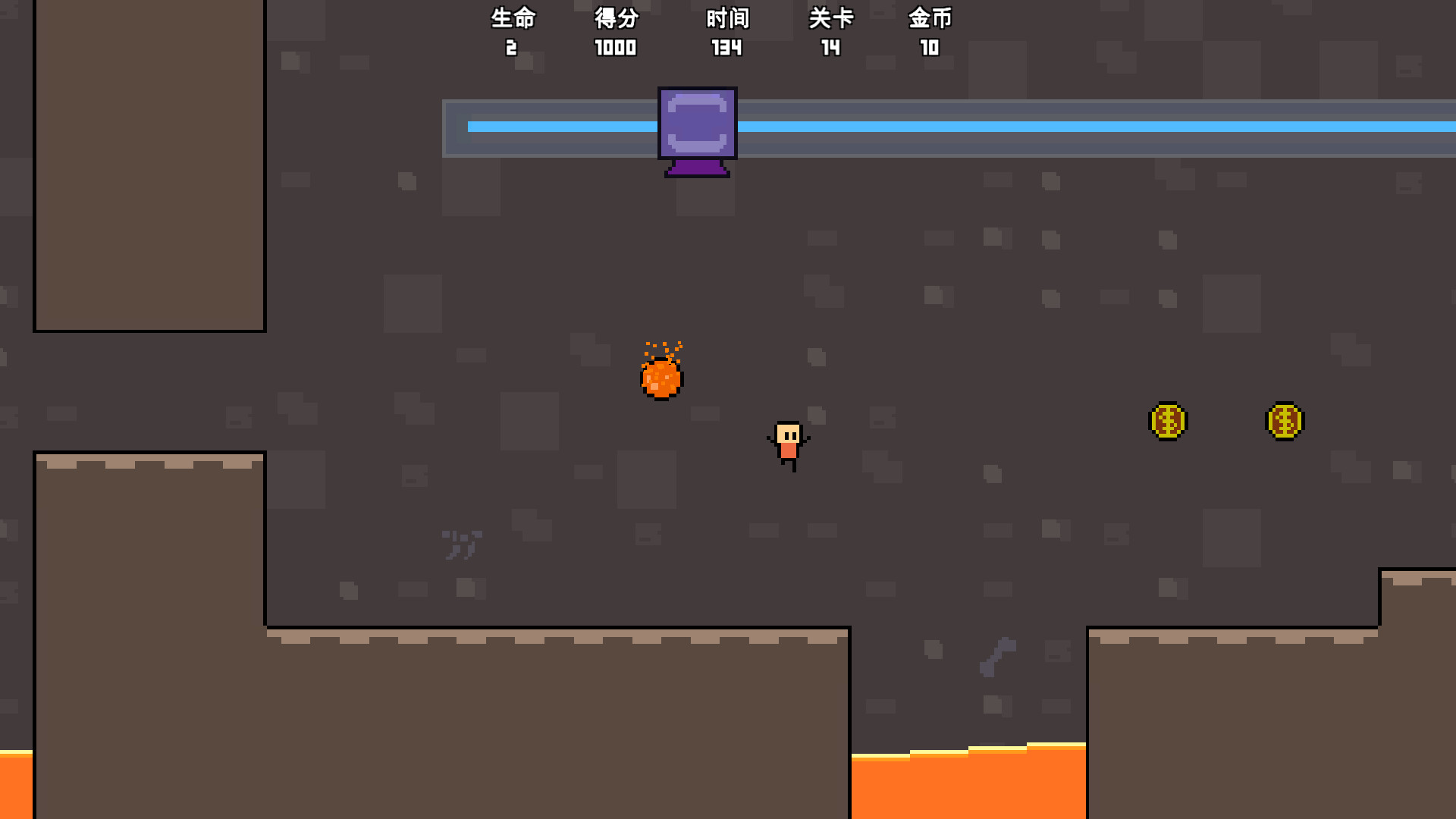This screenshot has width=1456, height=819.
Task: Click the 时间 (time) HUD heading
Action: (726, 19)
